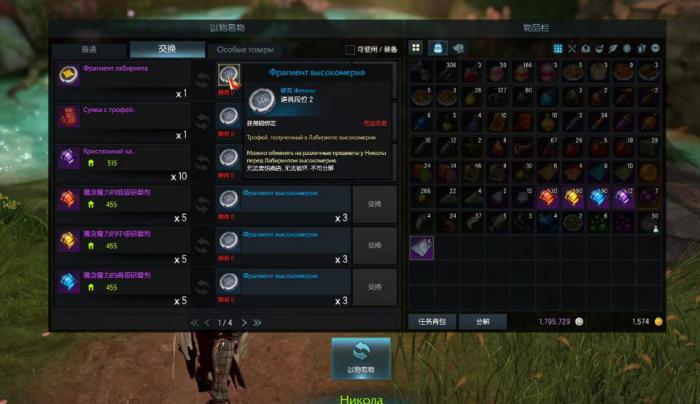Screen dimensions: 700x404
Task: Jump to the first exchange page
Action: [x=194, y=322]
